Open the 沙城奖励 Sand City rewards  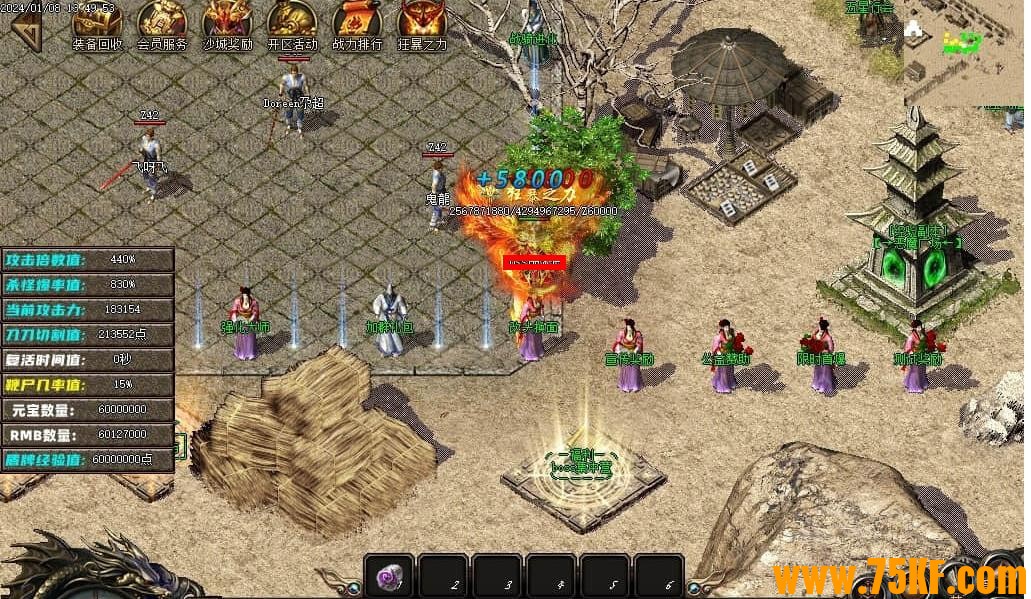(228, 25)
